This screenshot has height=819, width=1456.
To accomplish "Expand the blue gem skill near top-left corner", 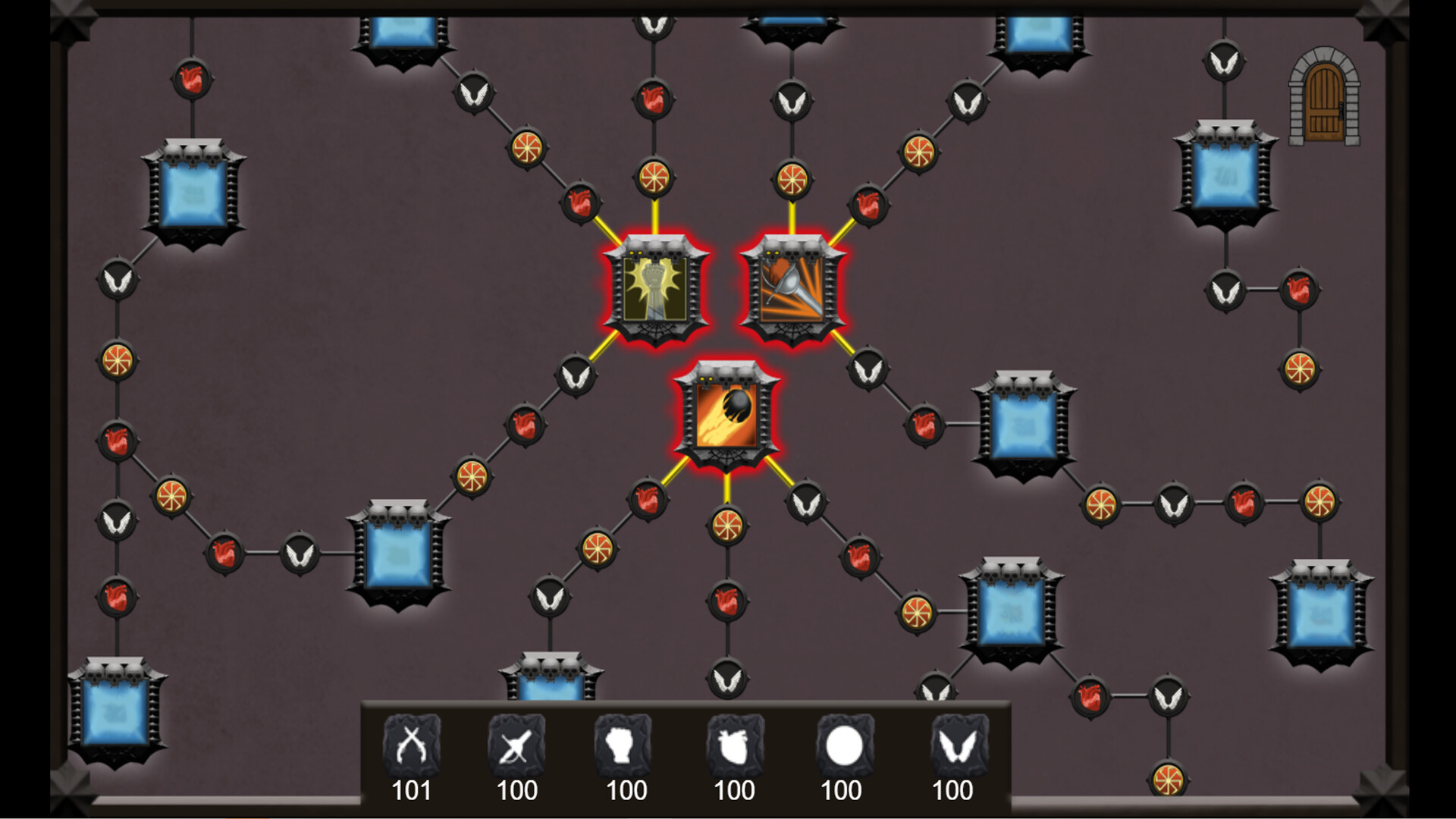I will coord(193,190).
